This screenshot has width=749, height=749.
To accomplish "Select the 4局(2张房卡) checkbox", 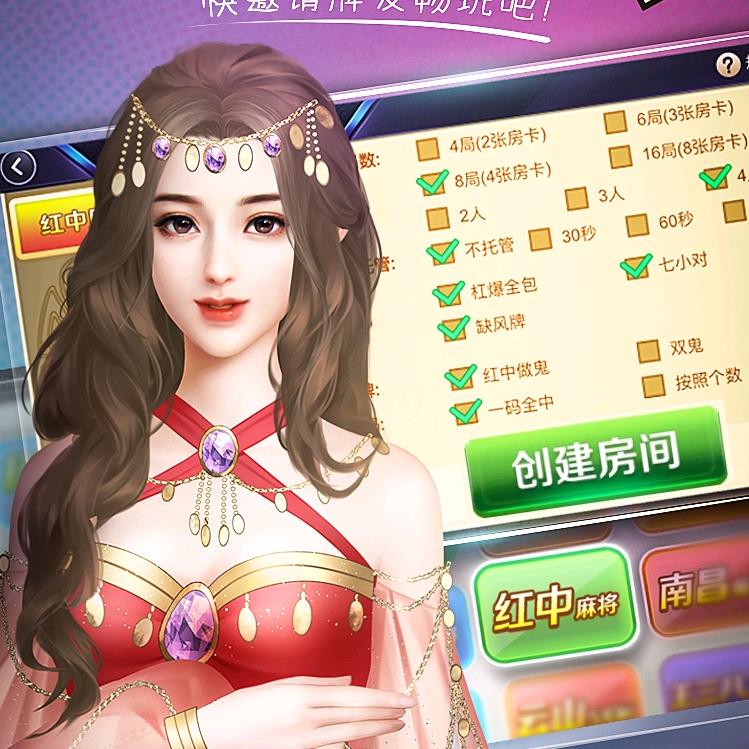I will tap(428, 148).
